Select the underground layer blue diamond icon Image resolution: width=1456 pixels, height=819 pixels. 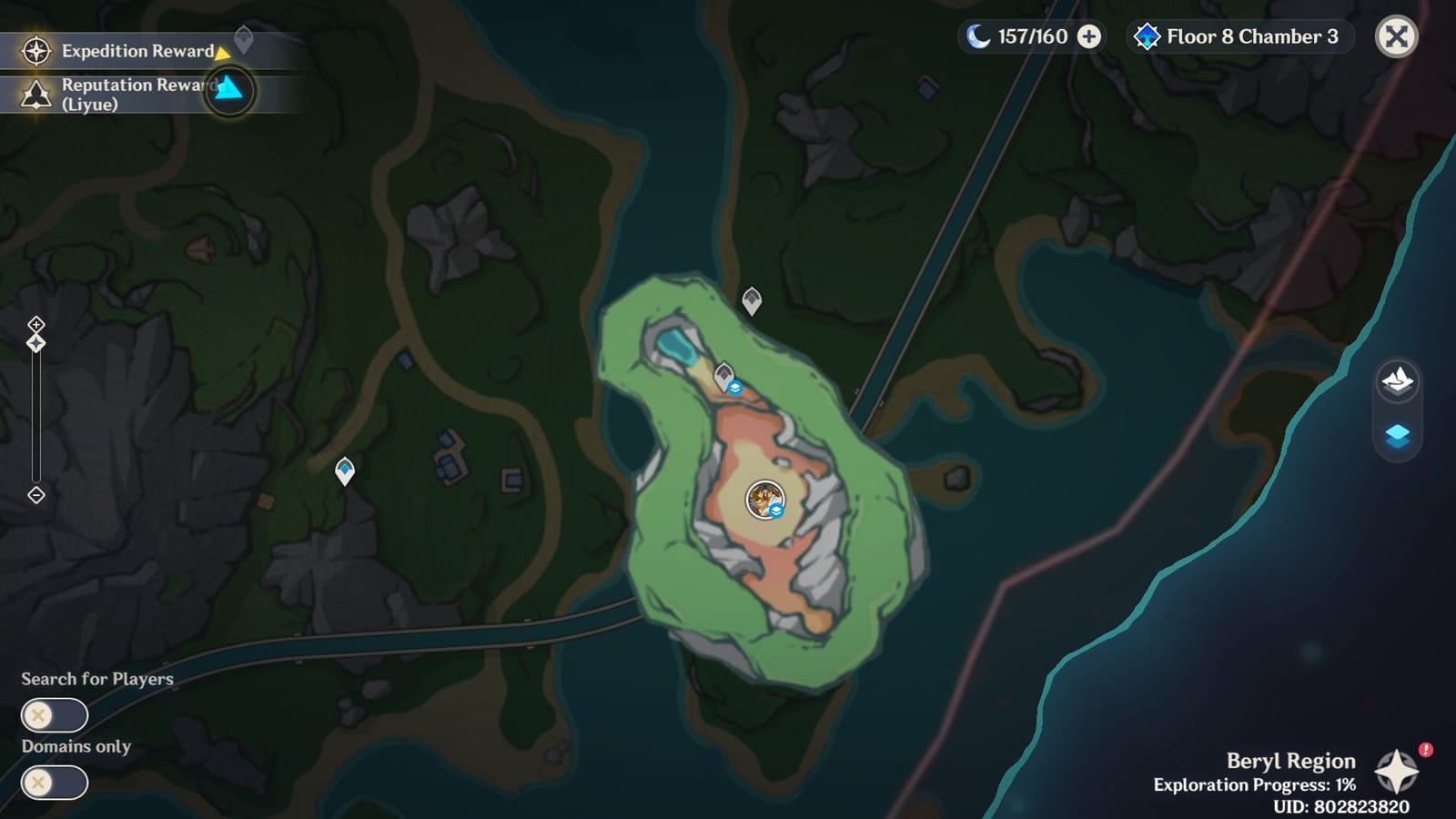point(1398,437)
